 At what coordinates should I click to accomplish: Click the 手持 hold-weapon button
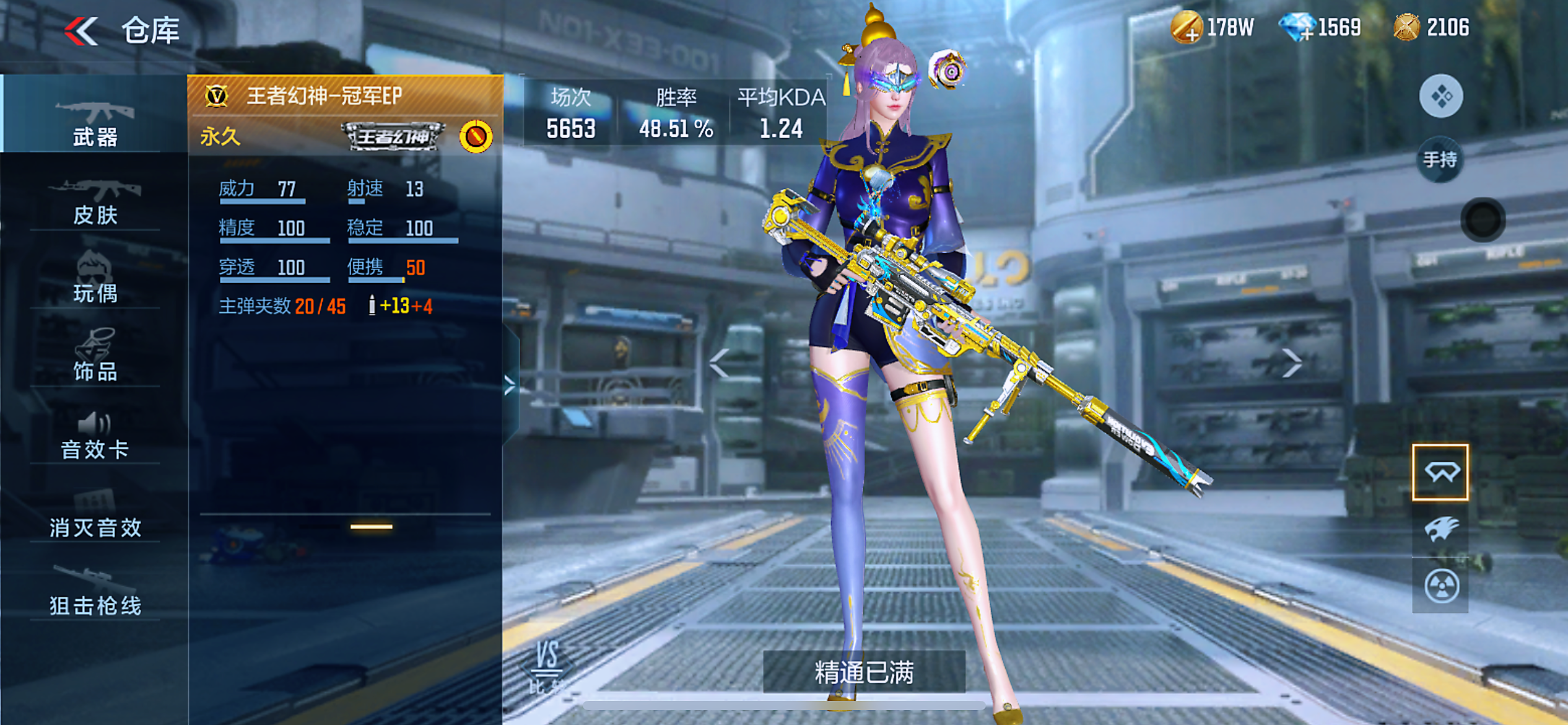(1440, 160)
